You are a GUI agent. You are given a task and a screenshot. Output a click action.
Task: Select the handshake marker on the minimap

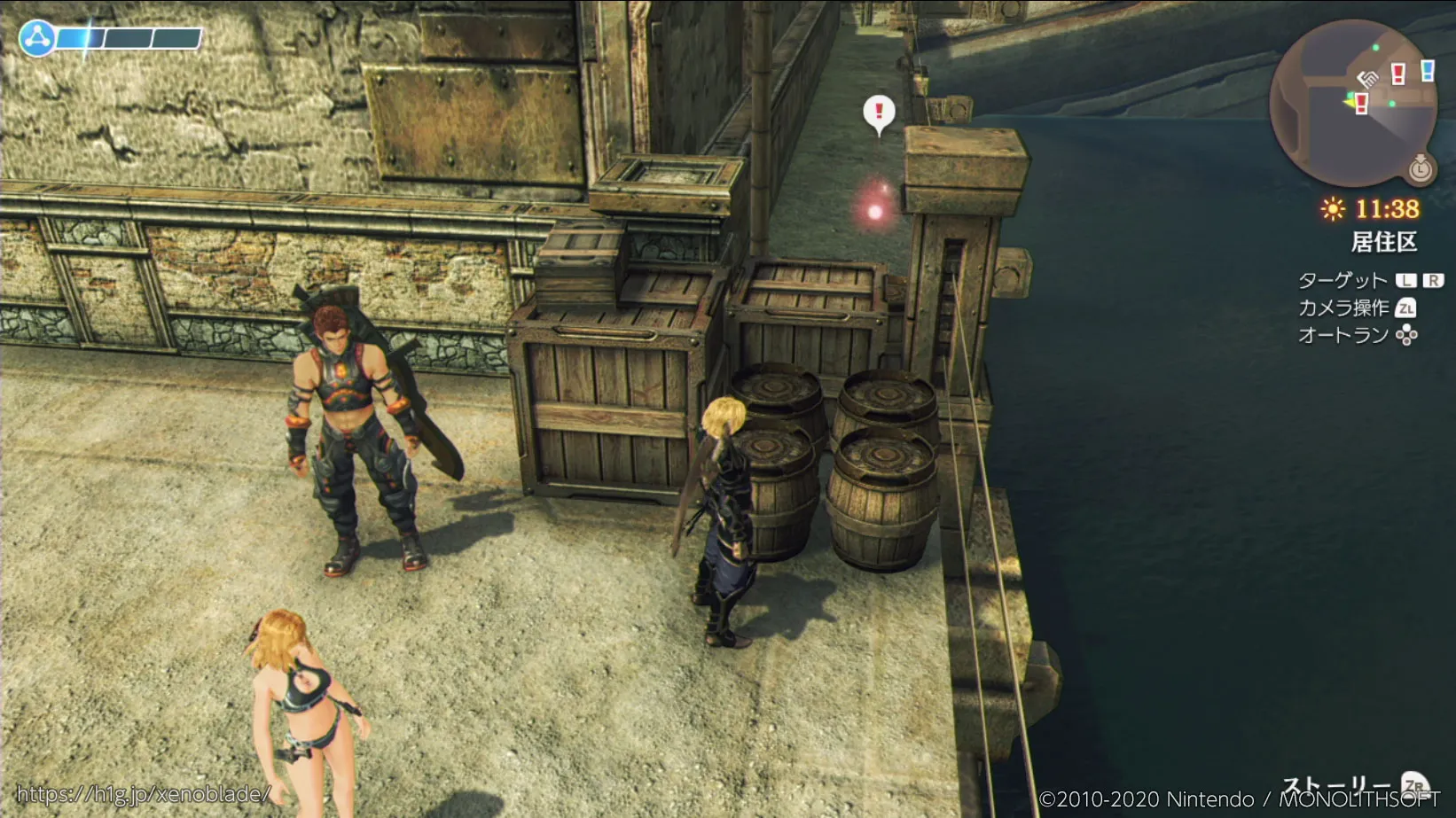tap(1367, 79)
